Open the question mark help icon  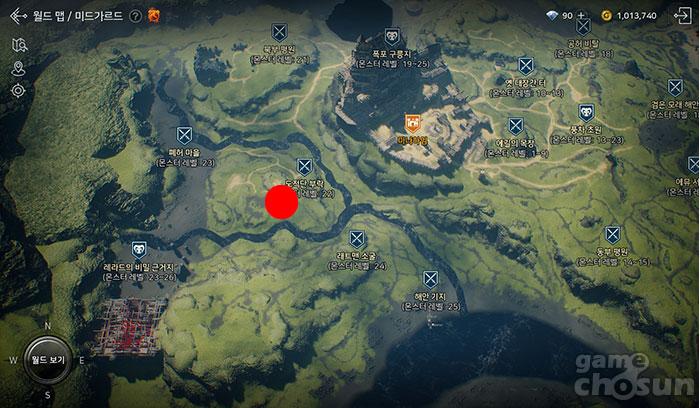(x=136, y=16)
